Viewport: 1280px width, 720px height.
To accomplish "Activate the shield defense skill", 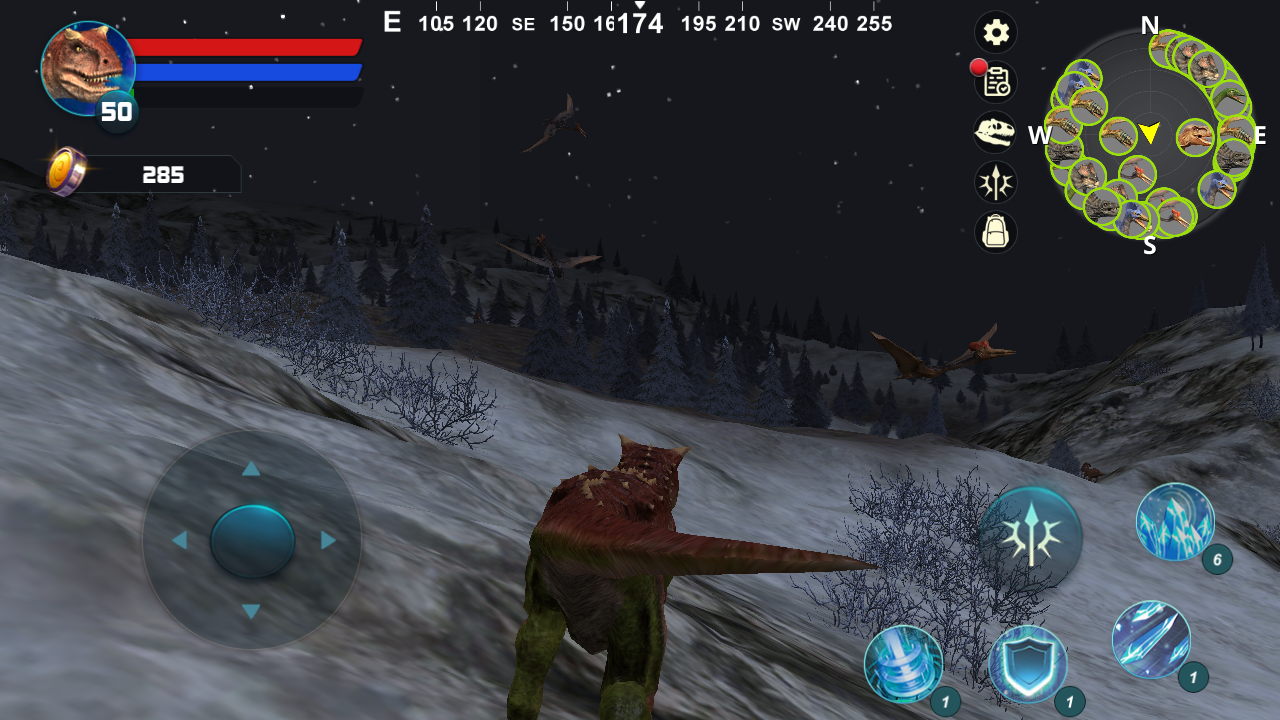I will click(1030, 663).
